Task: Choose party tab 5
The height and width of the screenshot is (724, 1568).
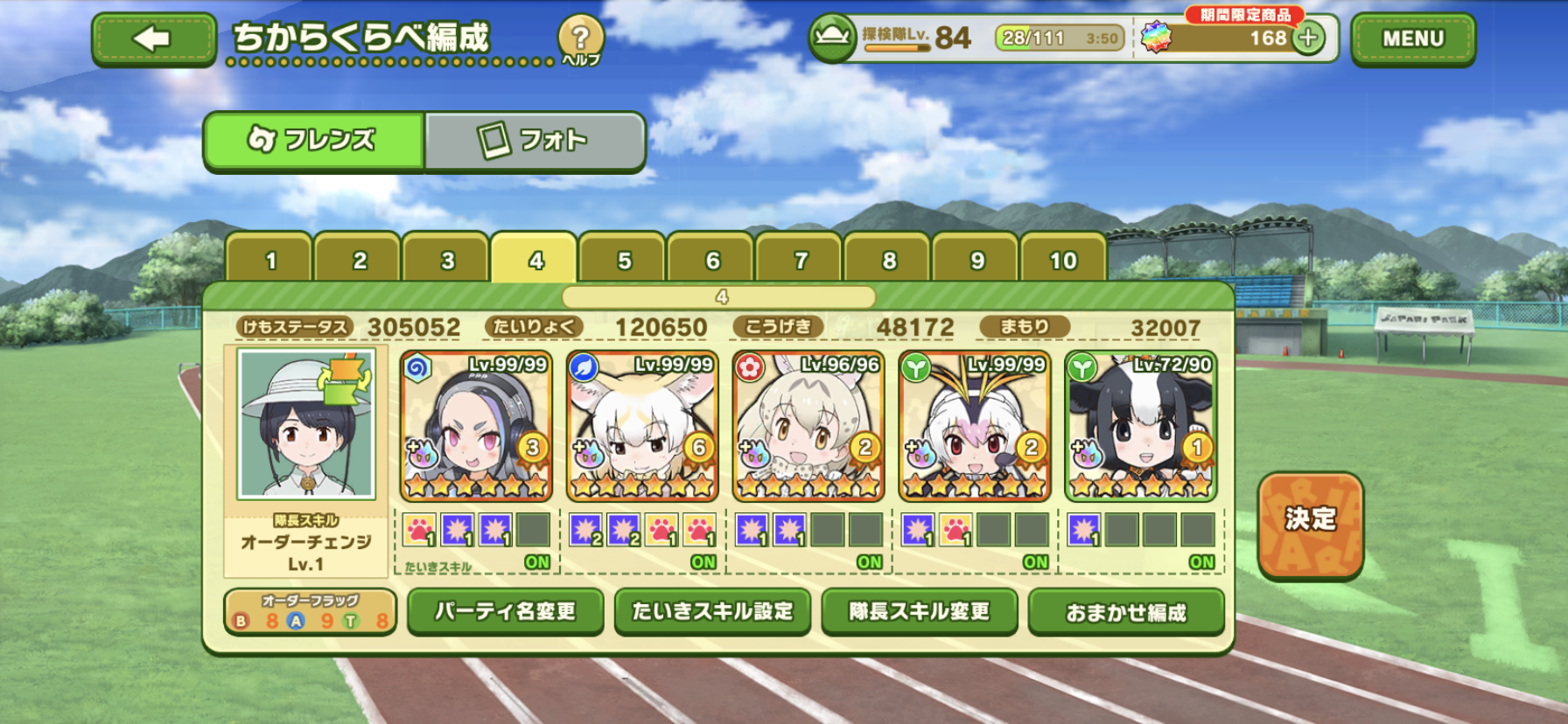Action: [624, 260]
